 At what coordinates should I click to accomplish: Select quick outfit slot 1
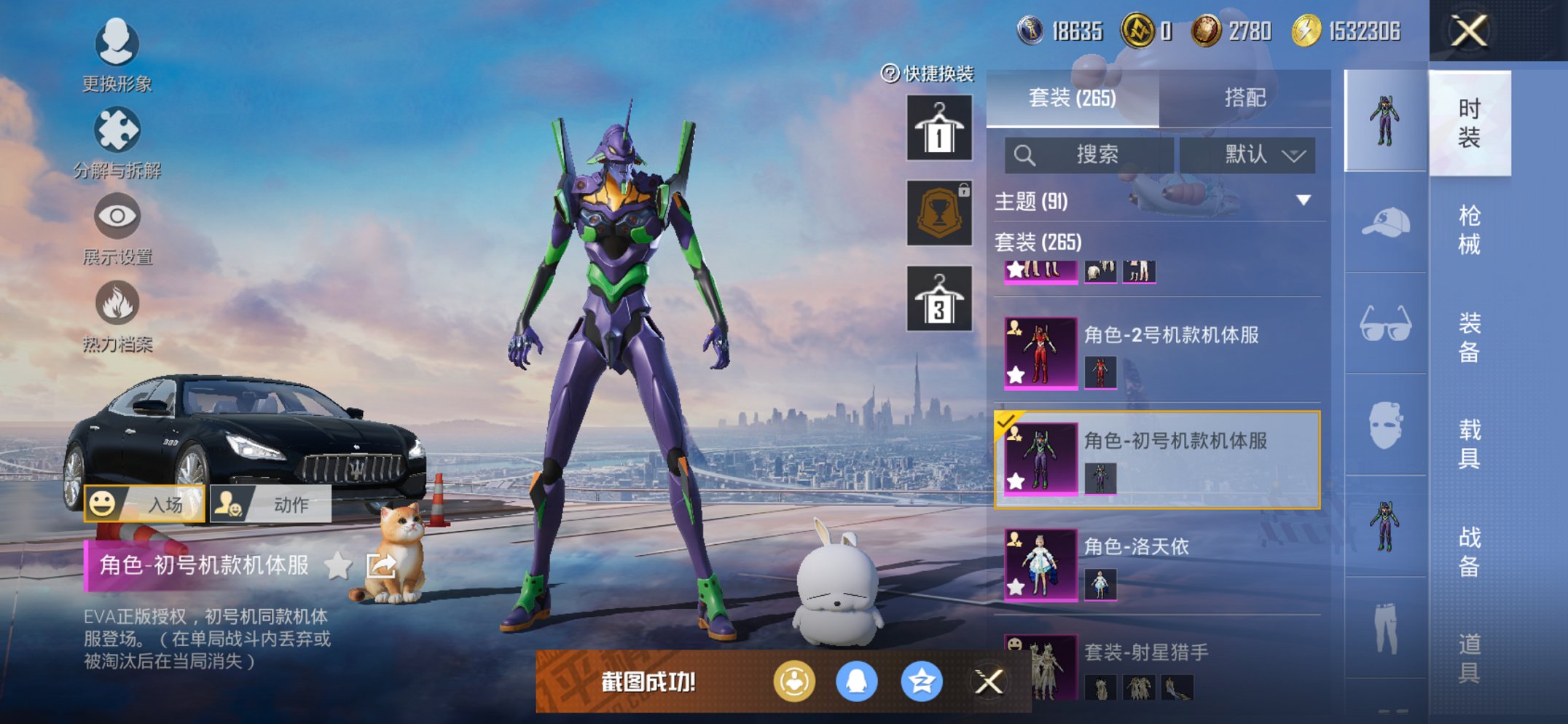coord(938,128)
